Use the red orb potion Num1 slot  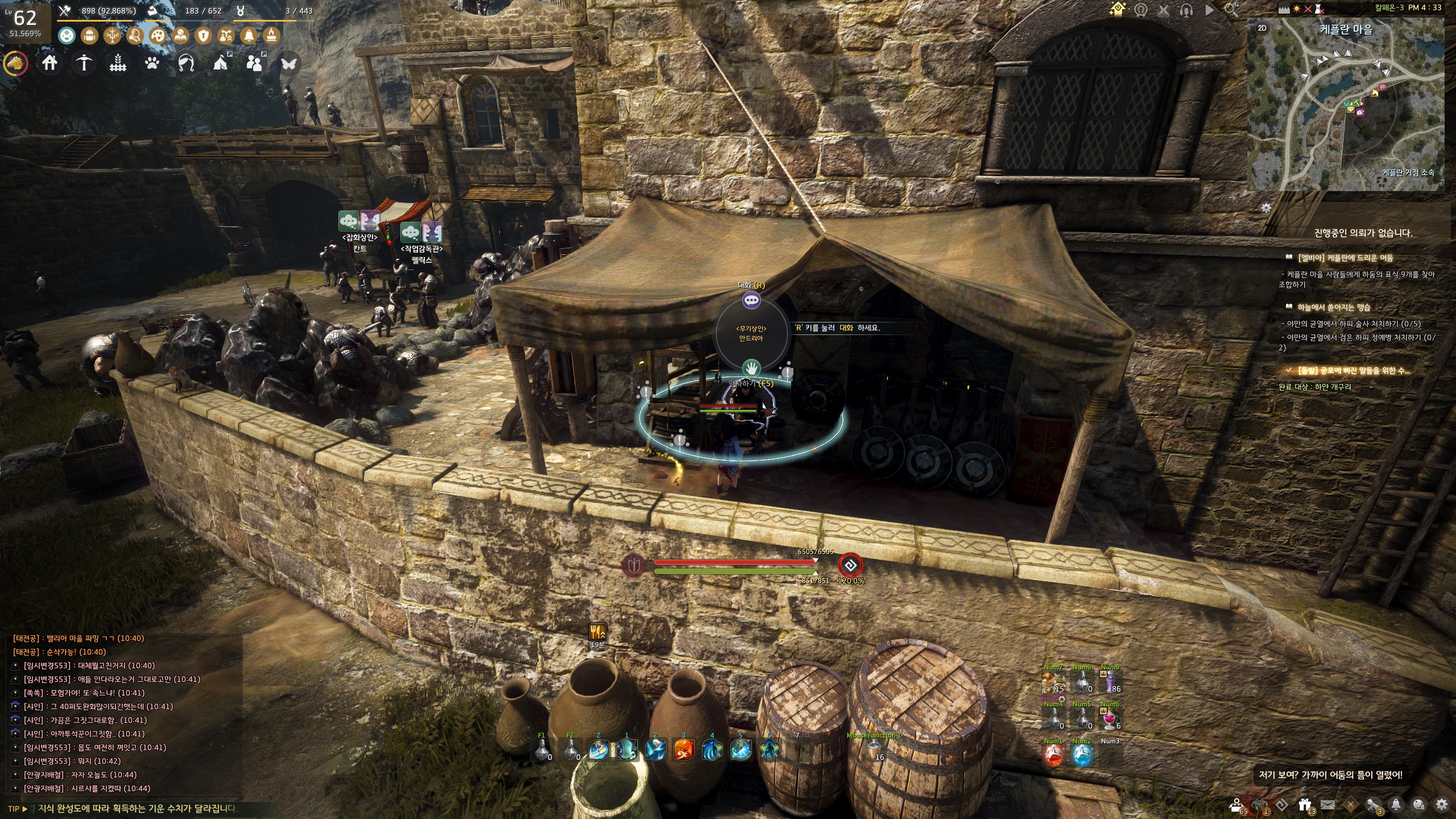(x=1053, y=756)
